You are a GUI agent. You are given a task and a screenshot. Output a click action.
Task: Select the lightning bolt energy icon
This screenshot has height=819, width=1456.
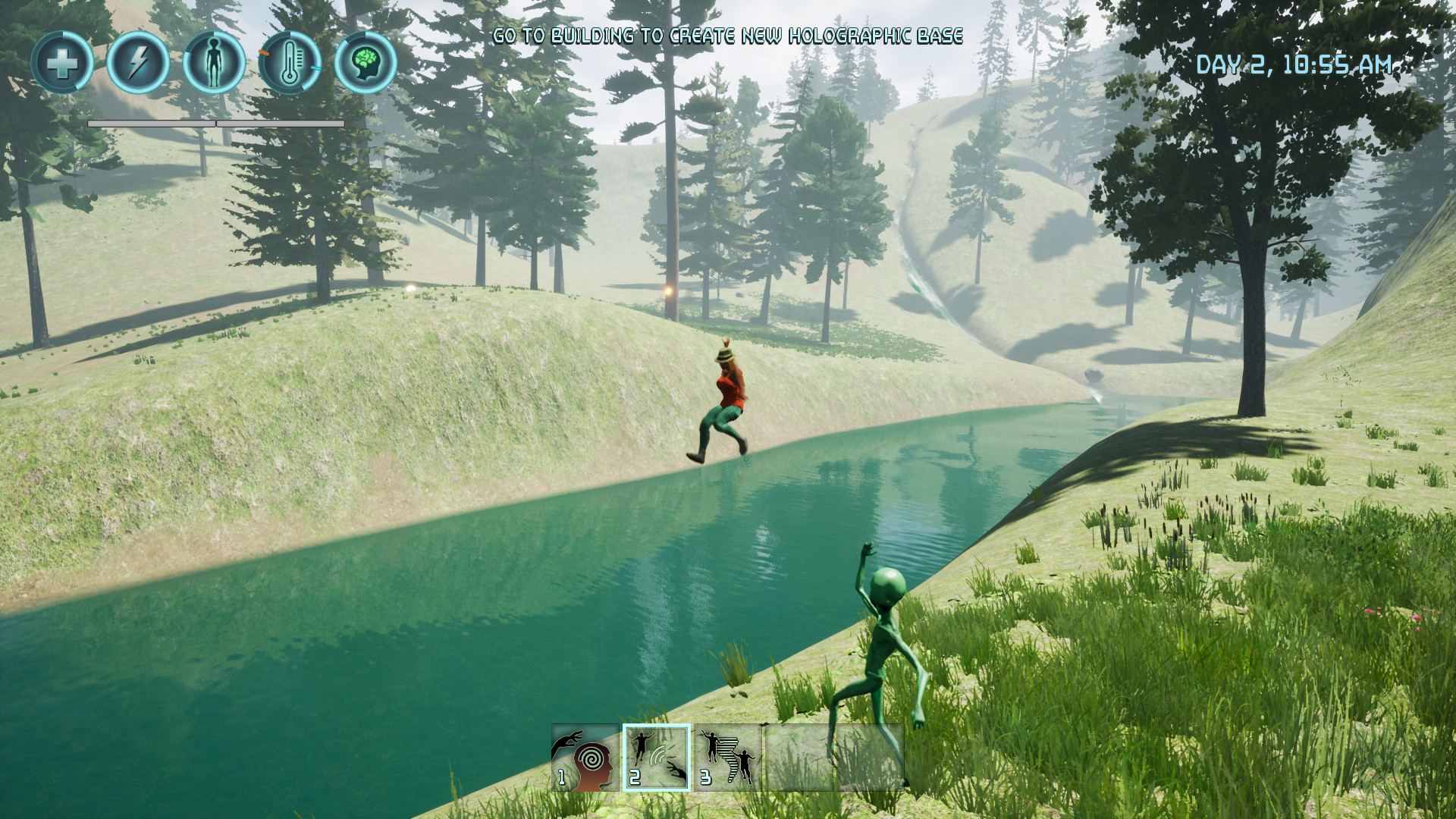click(x=138, y=62)
